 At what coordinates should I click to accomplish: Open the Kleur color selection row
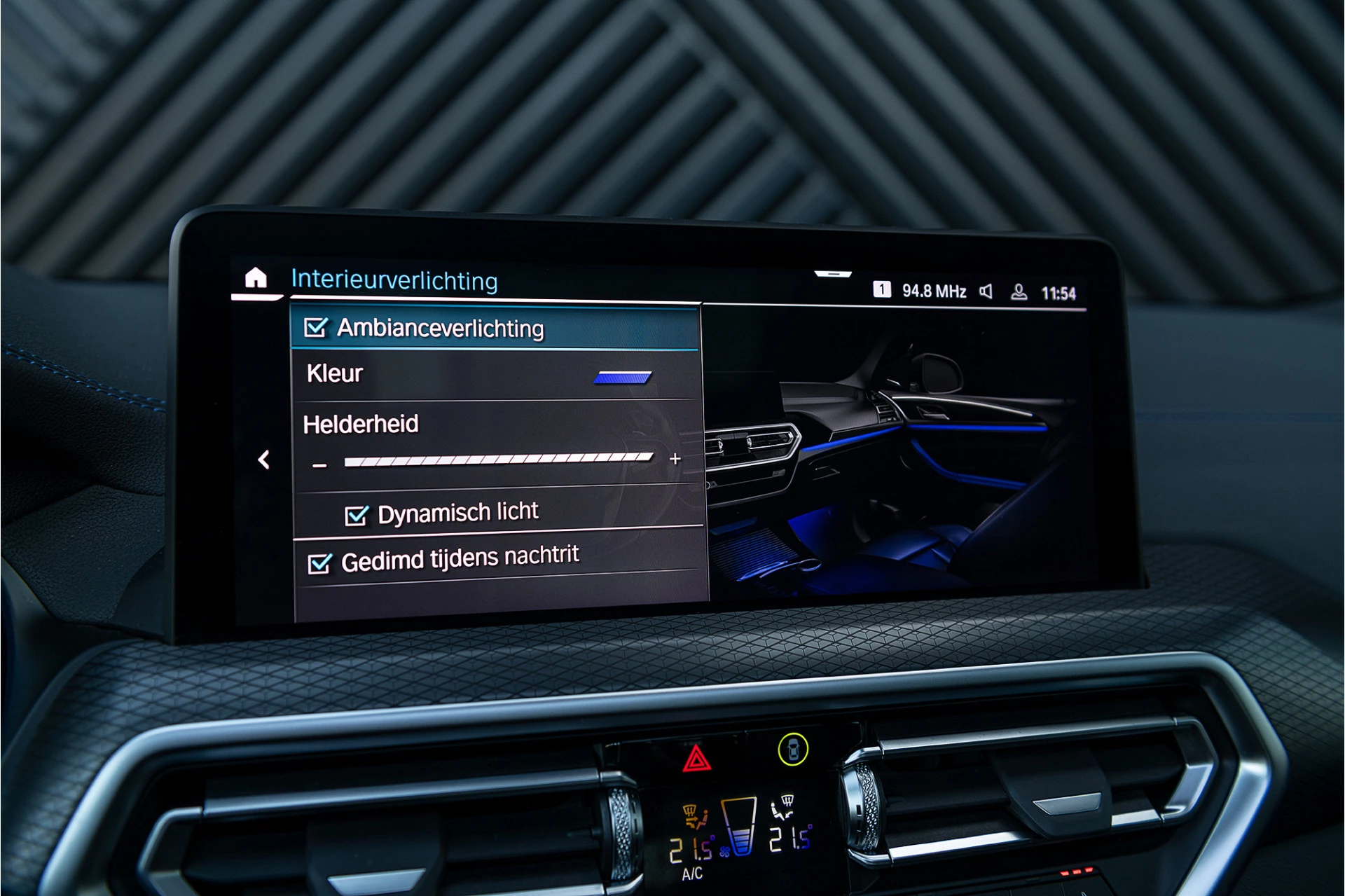(x=490, y=375)
